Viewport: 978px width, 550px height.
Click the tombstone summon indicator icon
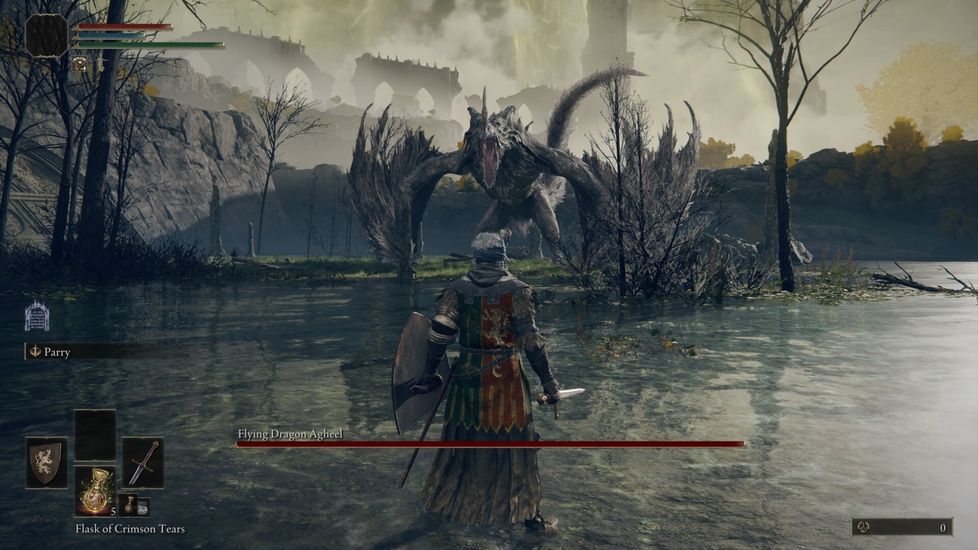click(x=37, y=316)
